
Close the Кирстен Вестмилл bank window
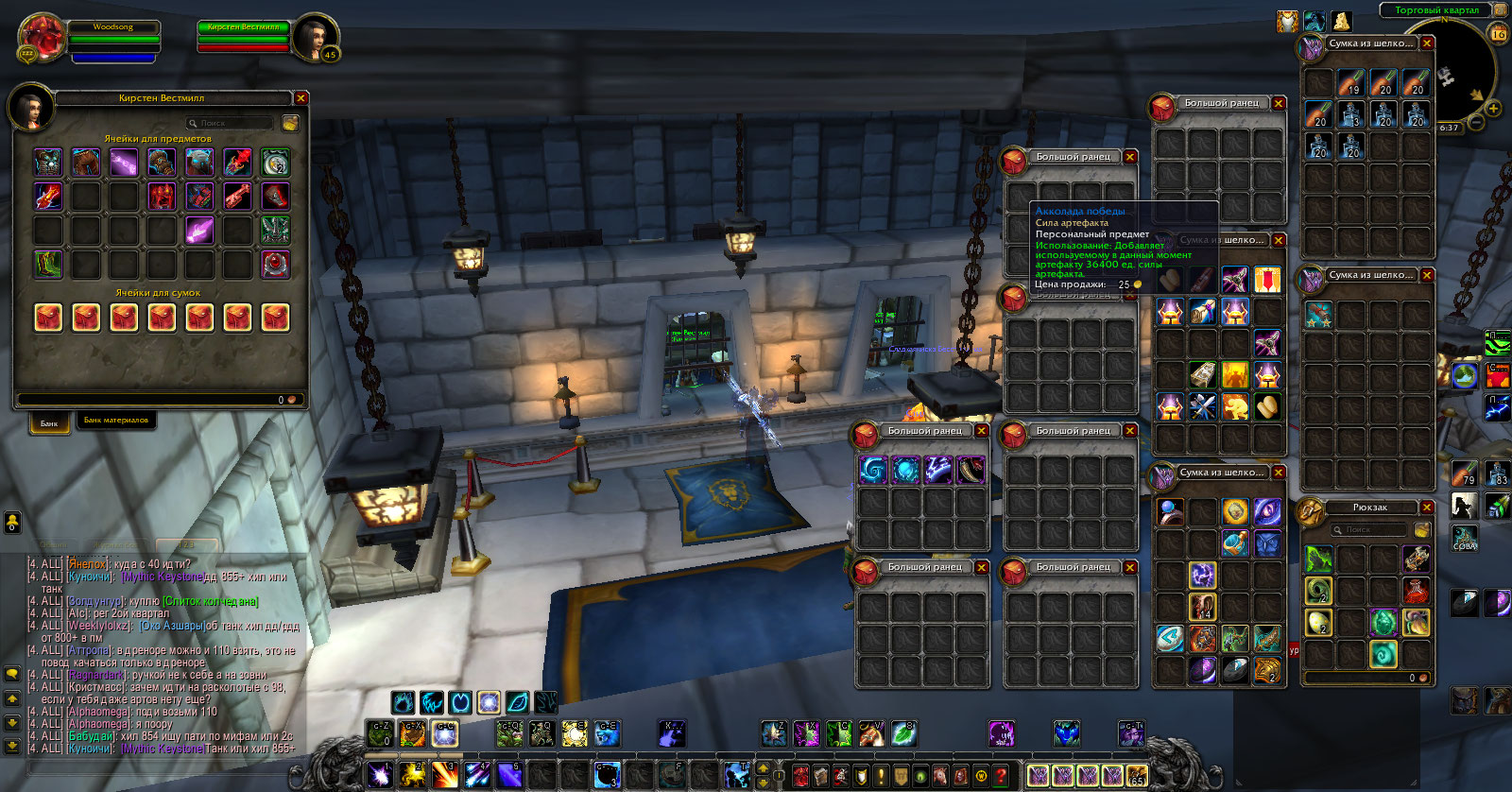point(301,98)
